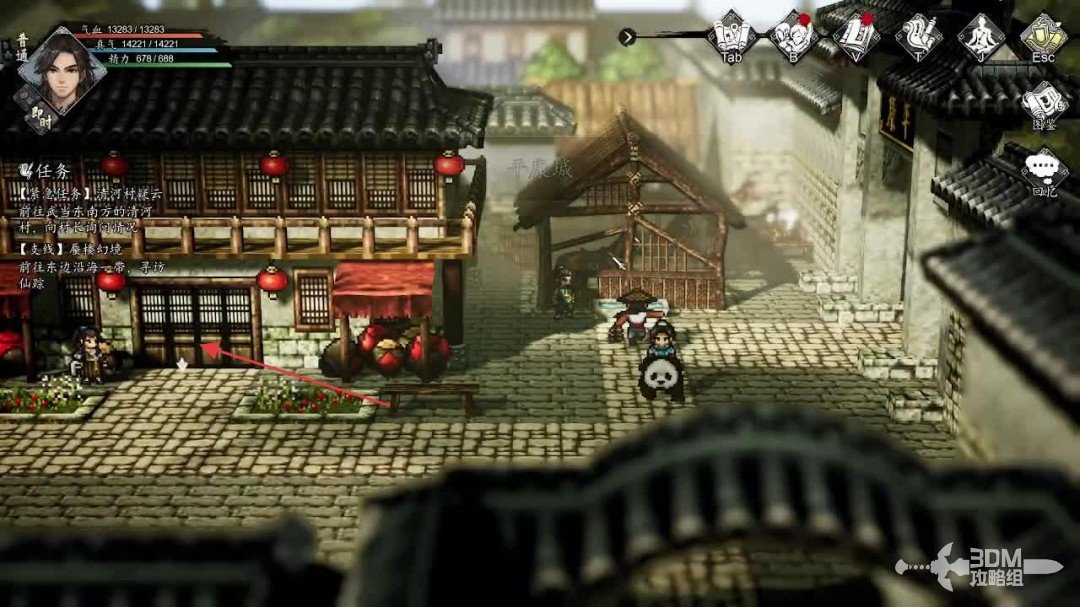Viewport: 1080px width, 607px height.
Task: Open the meditating figure icon labeled J
Action: coord(981,36)
